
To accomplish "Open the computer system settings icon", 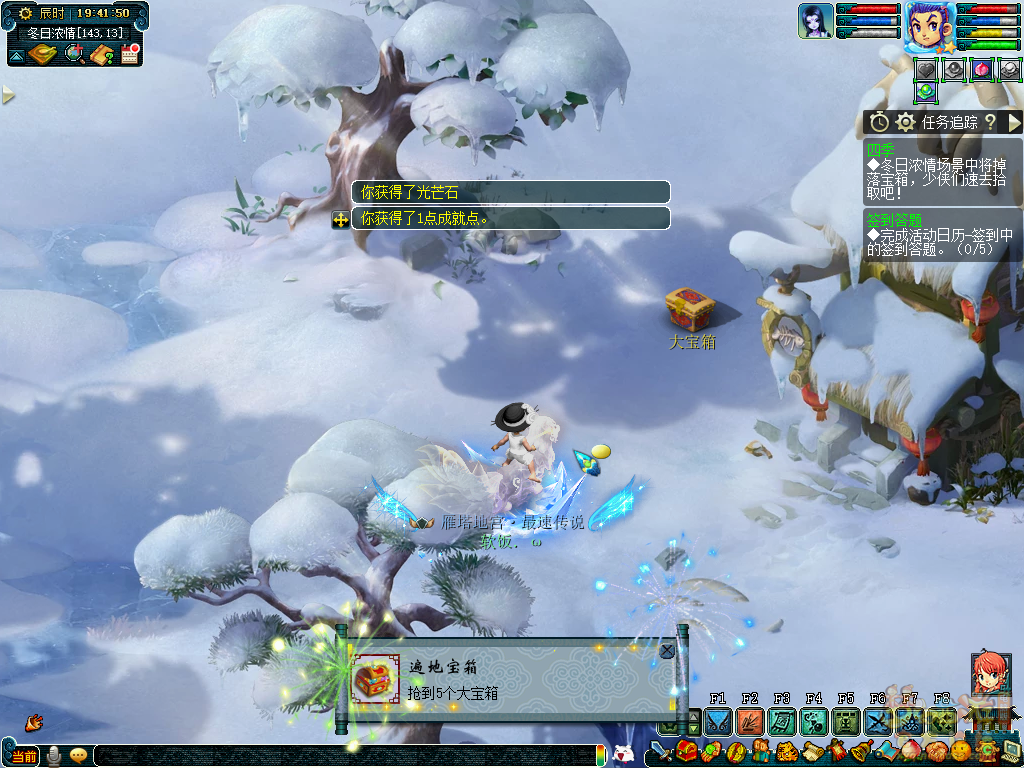I will tap(1010, 751).
